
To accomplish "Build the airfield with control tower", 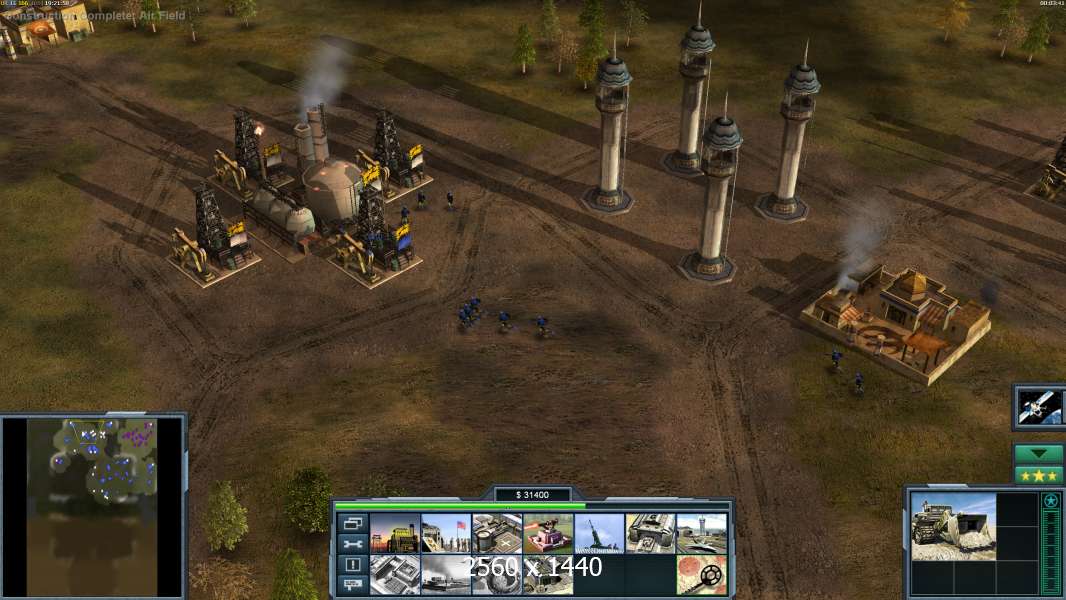I will coord(701,534).
